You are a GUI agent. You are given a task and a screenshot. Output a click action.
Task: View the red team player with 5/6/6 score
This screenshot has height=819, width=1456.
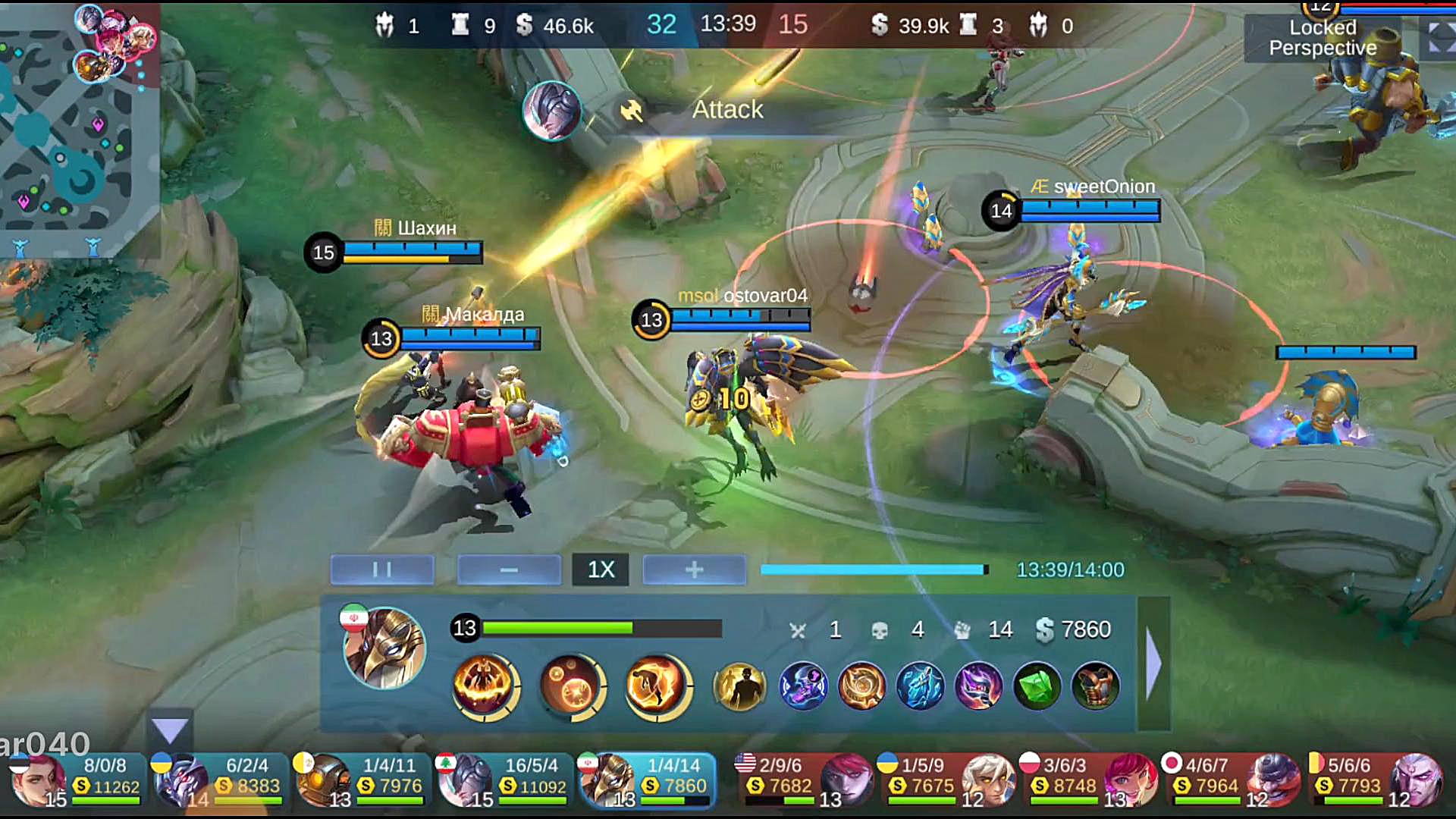[x=1374, y=780]
